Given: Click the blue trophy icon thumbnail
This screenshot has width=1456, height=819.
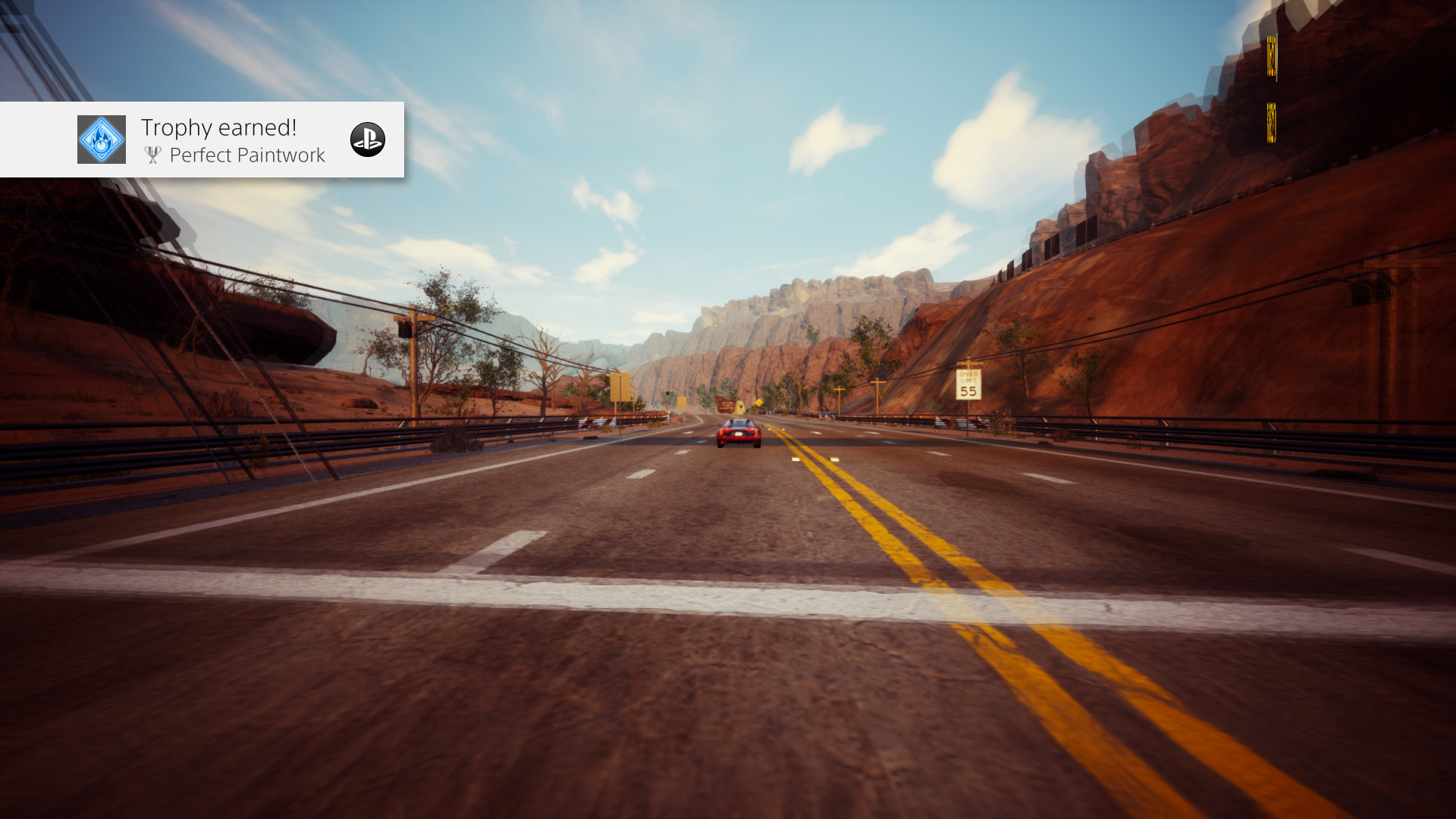Looking at the screenshot, I should coord(102,140).
